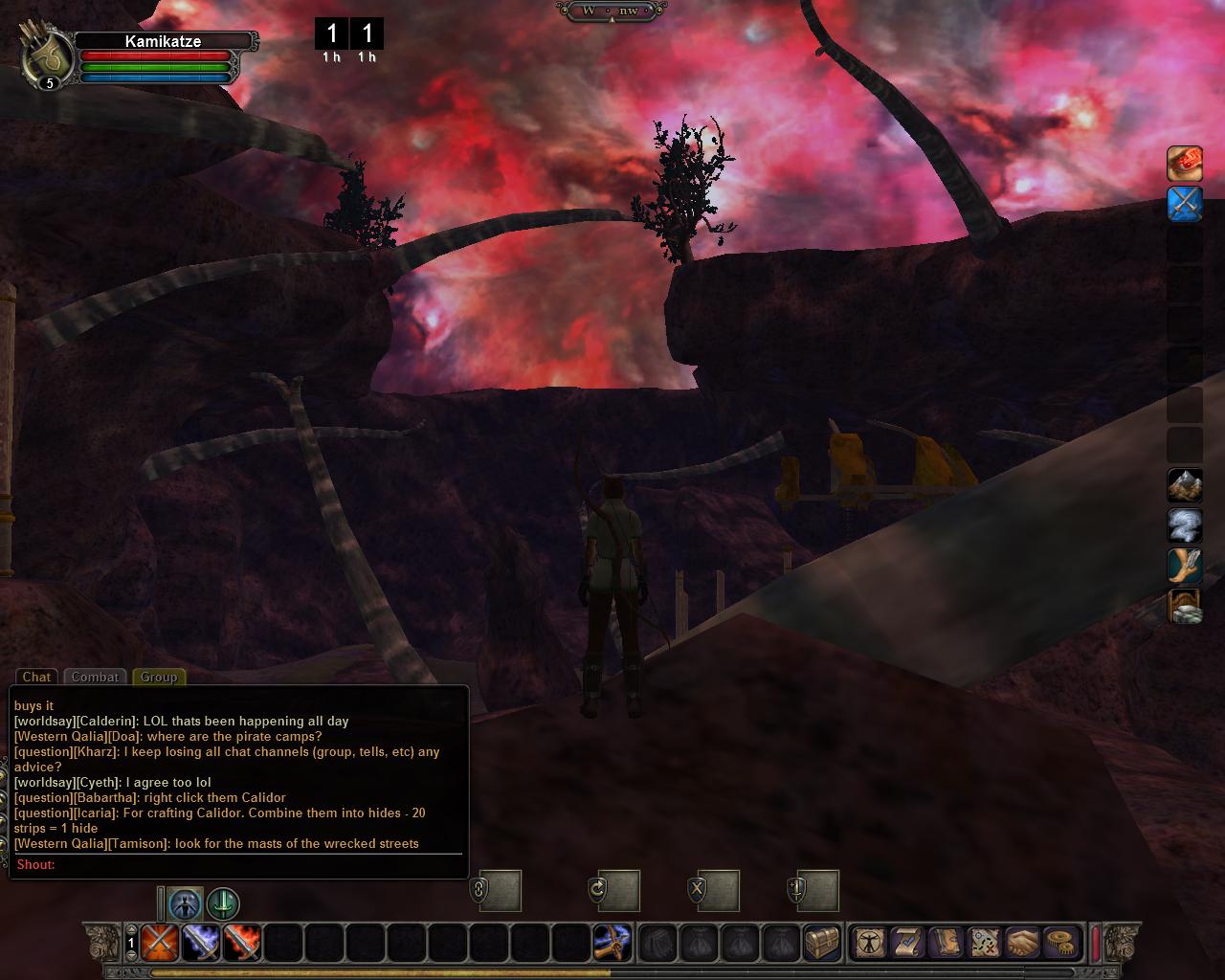Open the gears settings menu
The width and height of the screenshot is (1225, 980).
pos(1059,943)
